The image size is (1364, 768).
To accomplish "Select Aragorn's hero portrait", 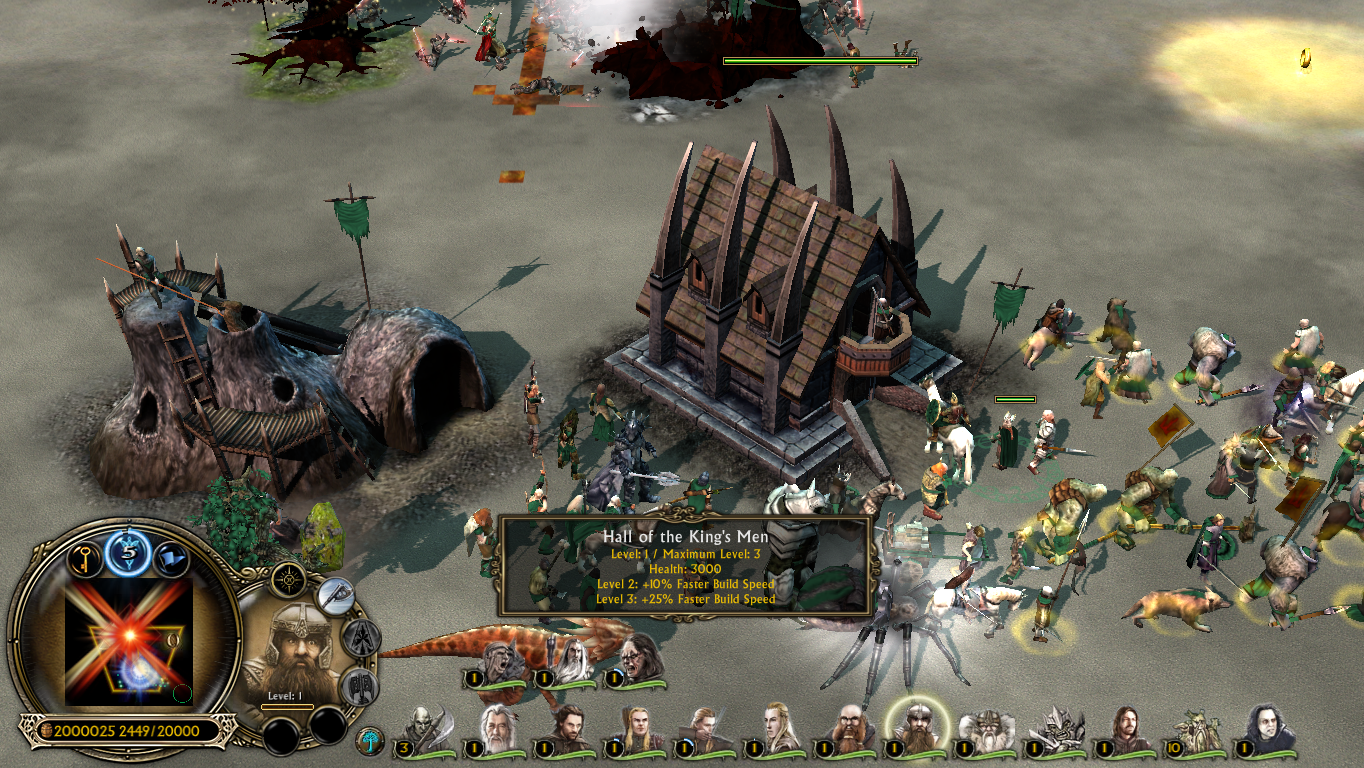I will click(566, 731).
